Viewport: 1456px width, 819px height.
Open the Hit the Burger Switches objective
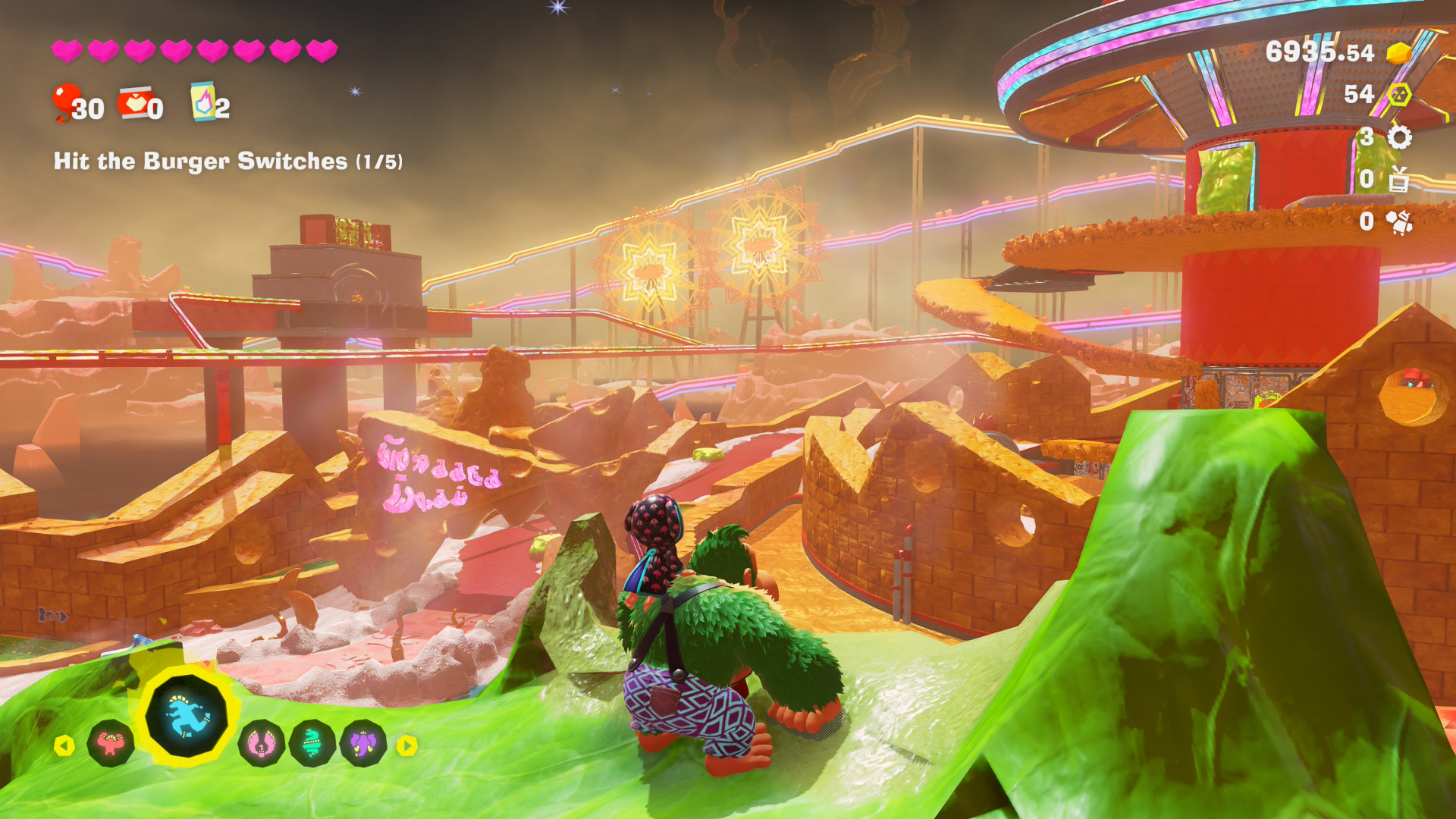coord(227,162)
